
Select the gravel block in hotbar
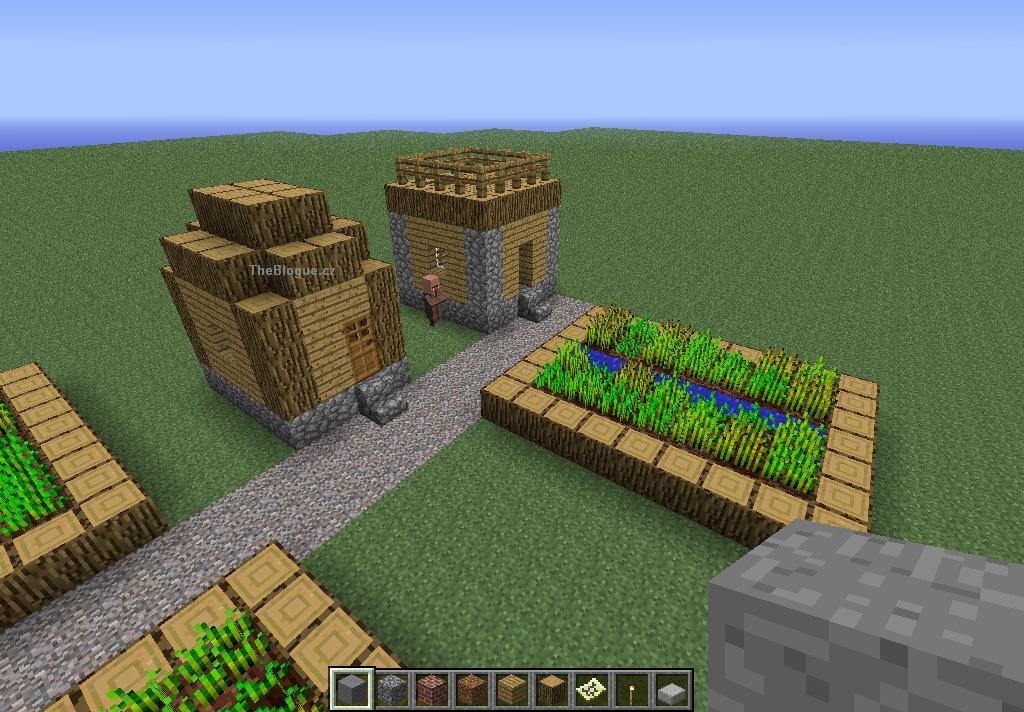click(x=391, y=689)
